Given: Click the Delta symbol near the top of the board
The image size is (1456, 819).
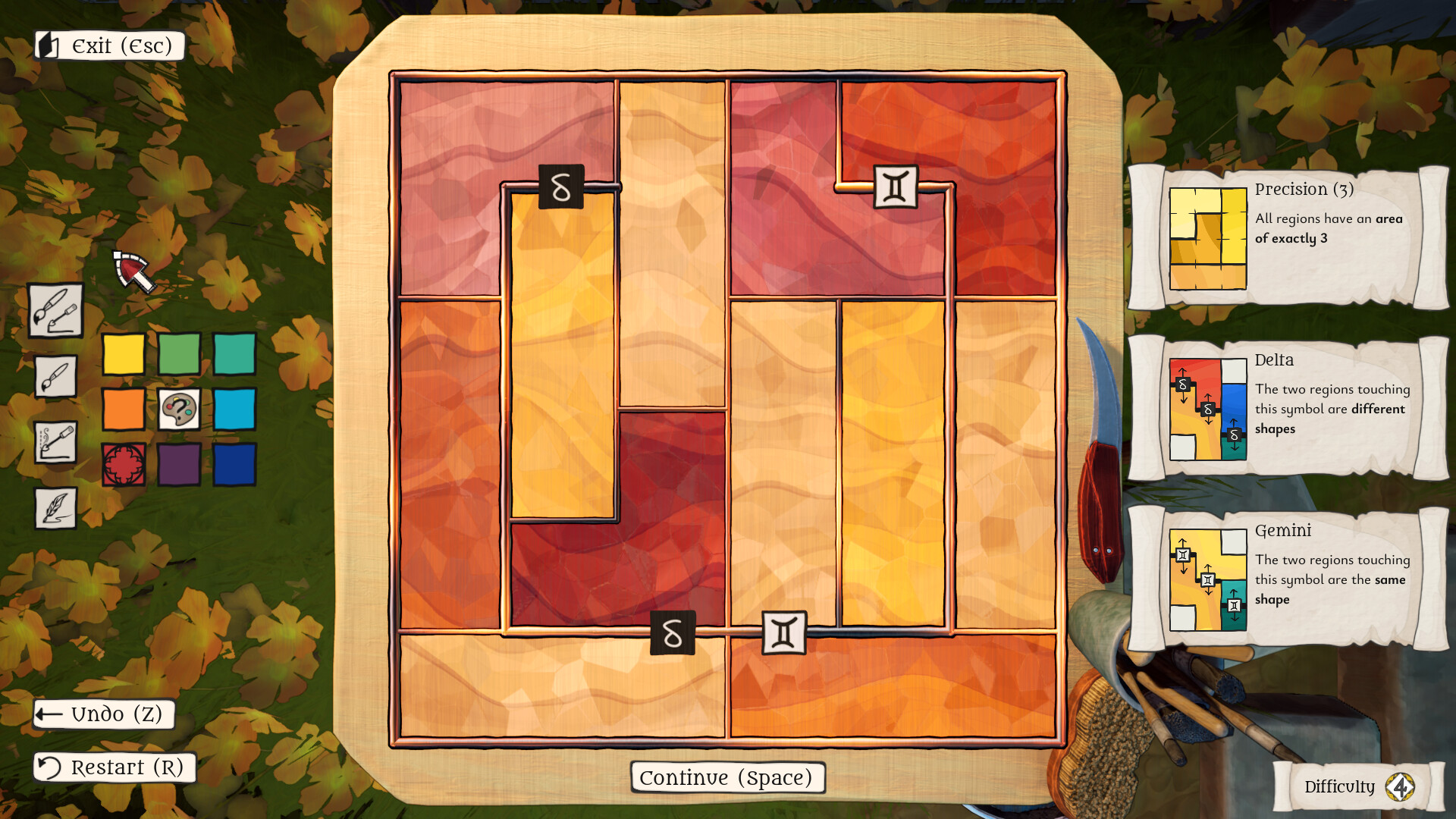Looking at the screenshot, I should coord(560,187).
